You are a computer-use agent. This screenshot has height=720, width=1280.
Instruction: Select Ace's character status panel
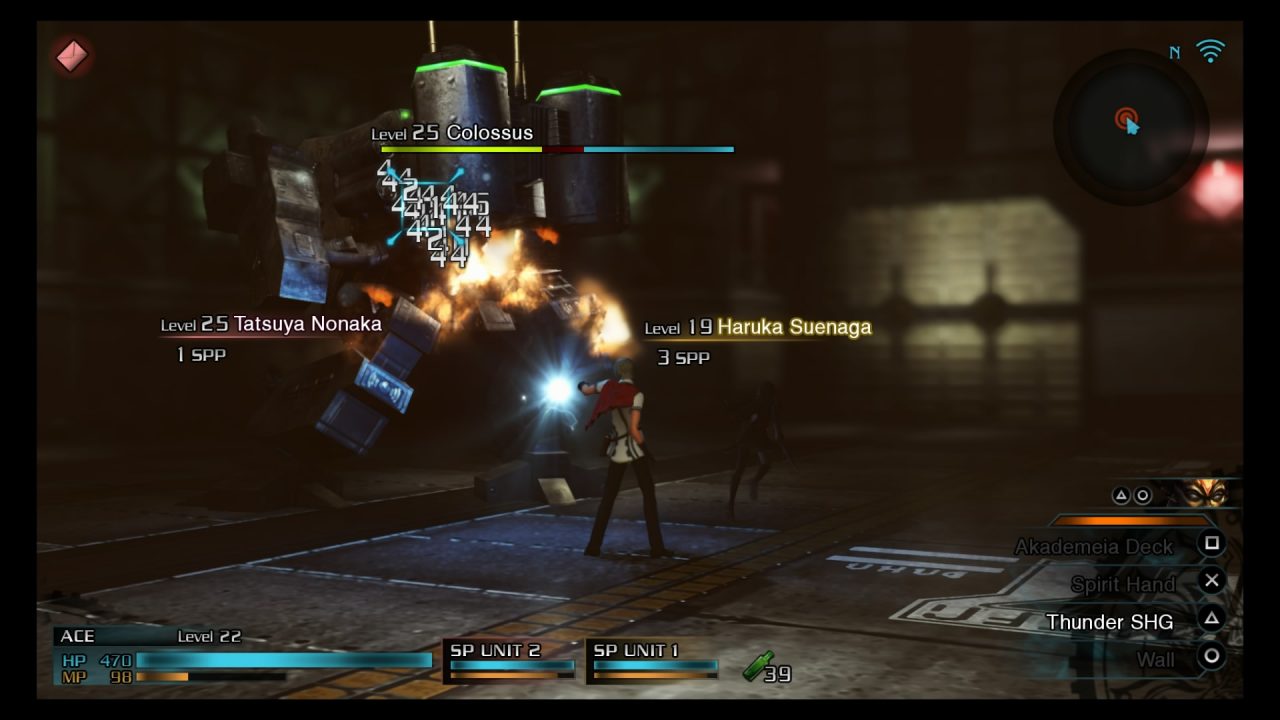242,658
